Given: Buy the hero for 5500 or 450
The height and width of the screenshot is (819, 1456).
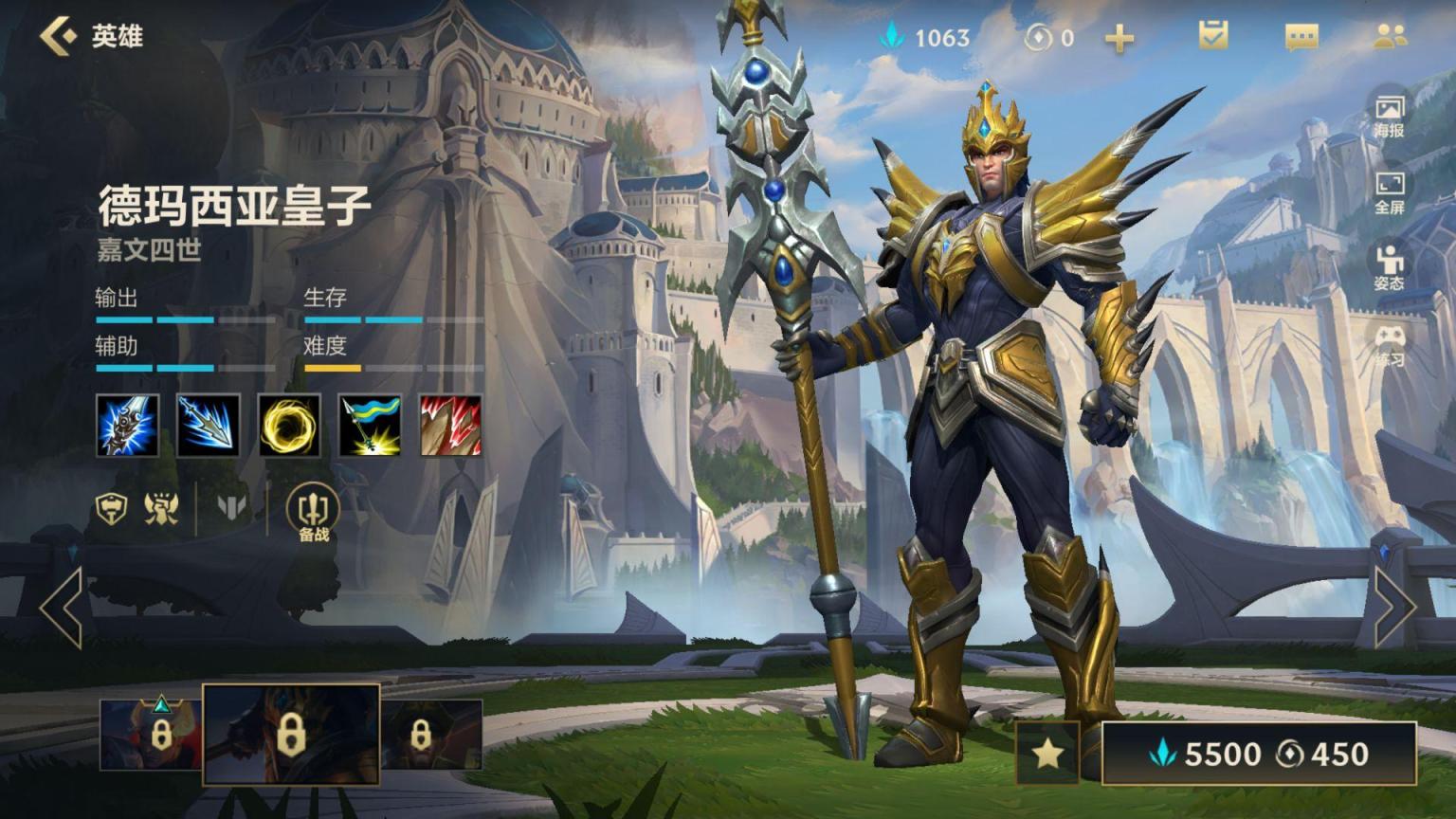Looking at the screenshot, I should click(1259, 754).
